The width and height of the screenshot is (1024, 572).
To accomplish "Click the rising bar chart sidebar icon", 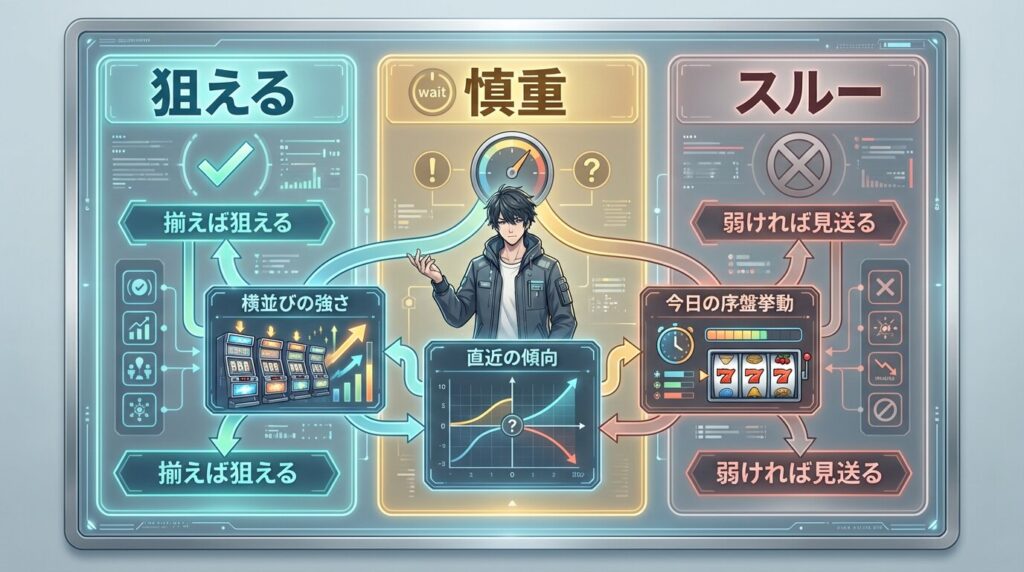I will point(137,326).
